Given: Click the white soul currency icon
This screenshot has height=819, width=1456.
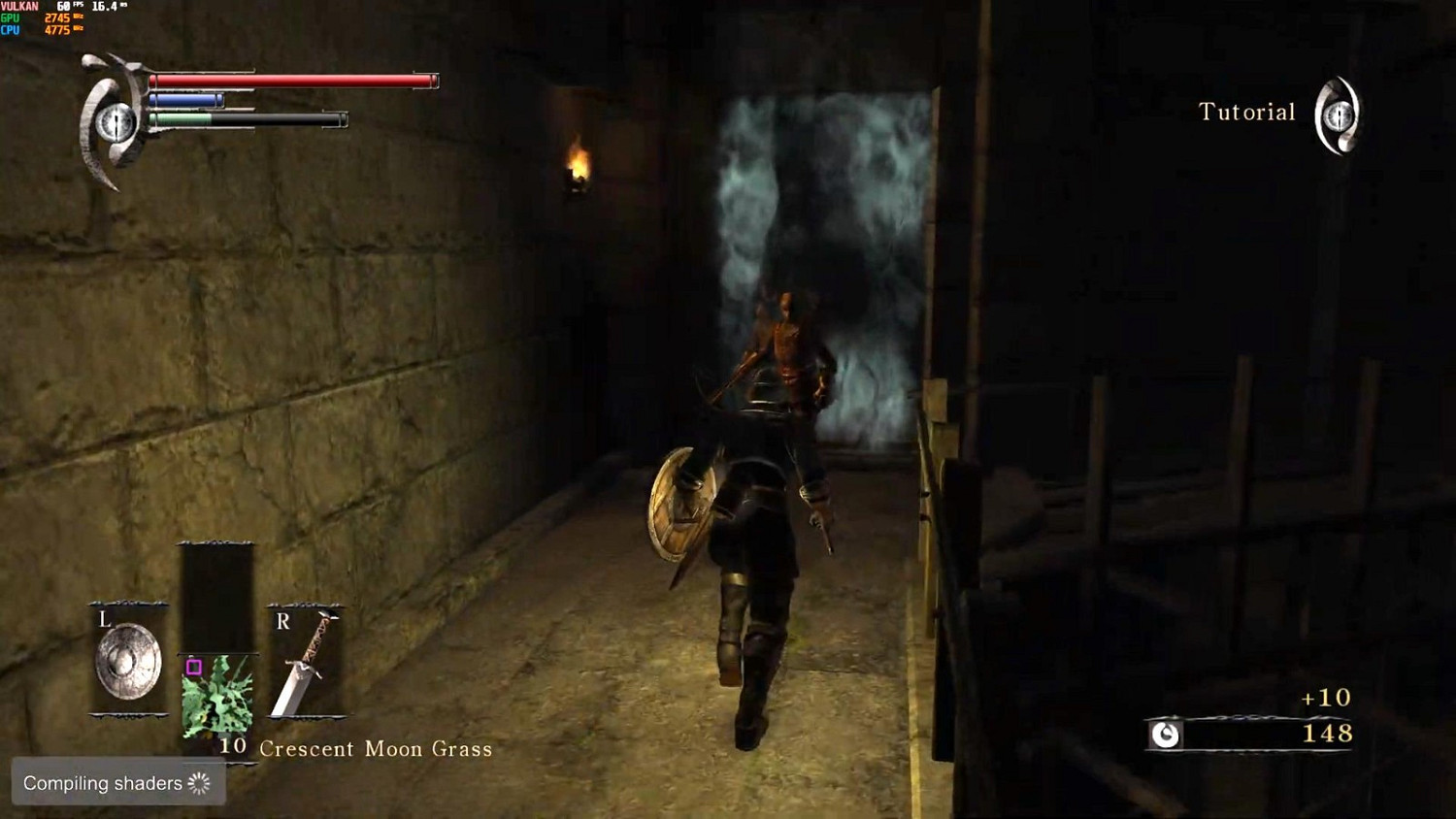Looking at the screenshot, I should coord(1164,735).
